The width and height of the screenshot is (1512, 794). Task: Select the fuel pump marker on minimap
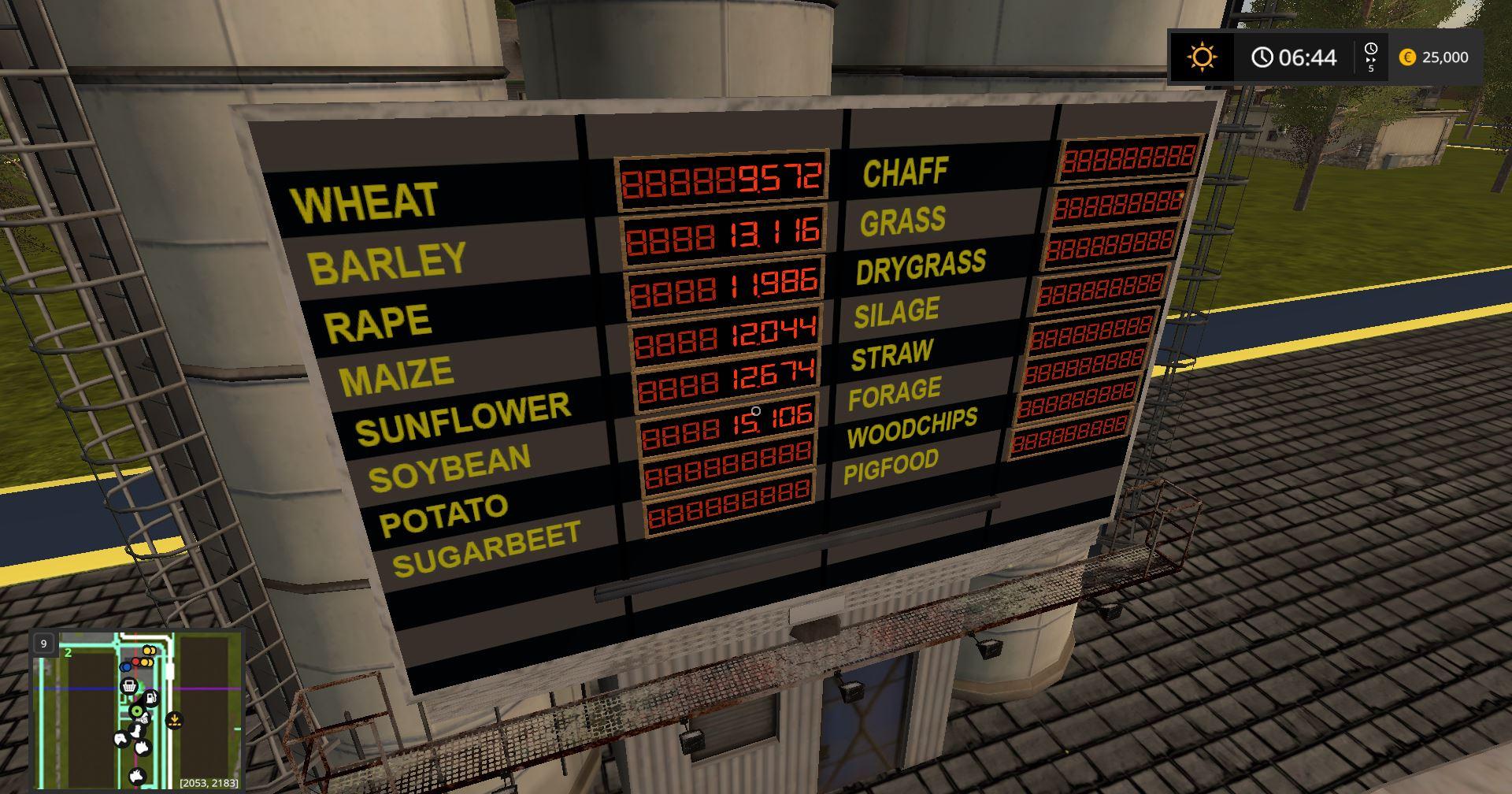tap(150, 698)
